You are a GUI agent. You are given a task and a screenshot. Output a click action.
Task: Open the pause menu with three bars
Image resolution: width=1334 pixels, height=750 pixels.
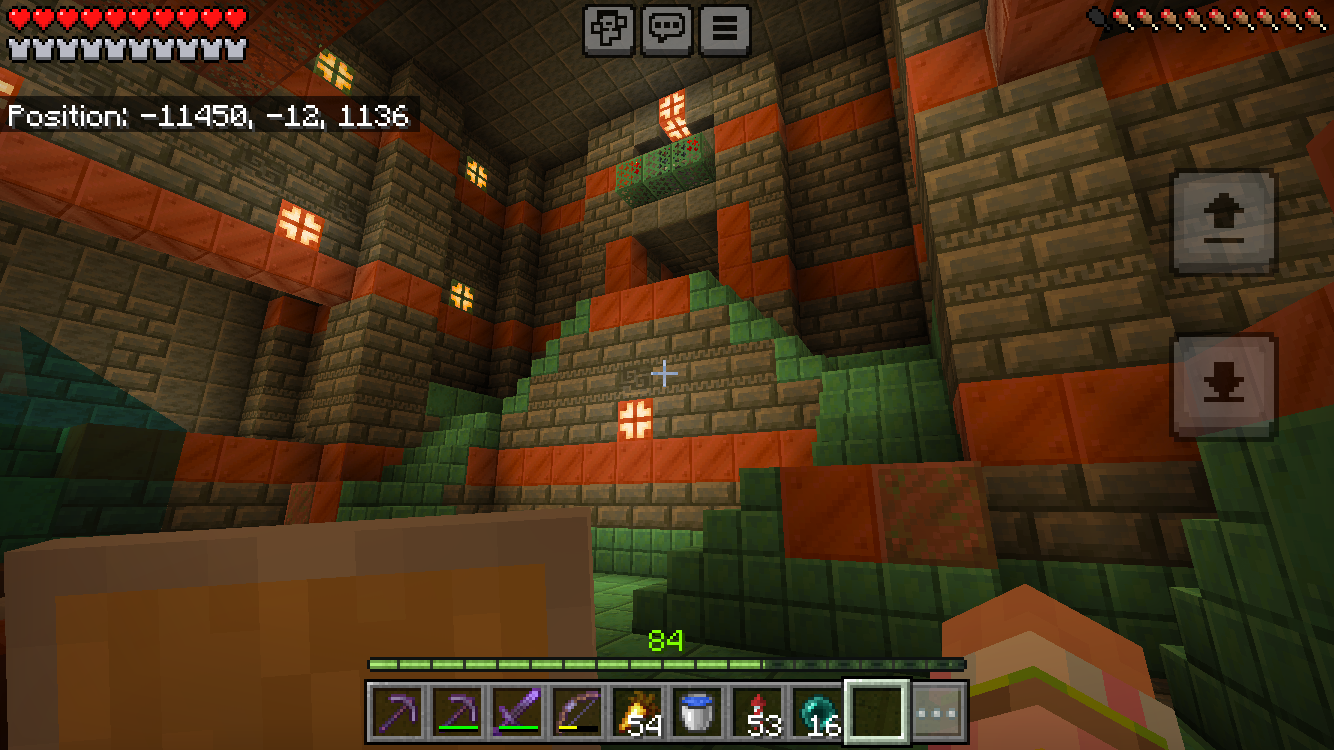pyautogui.click(x=725, y=29)
